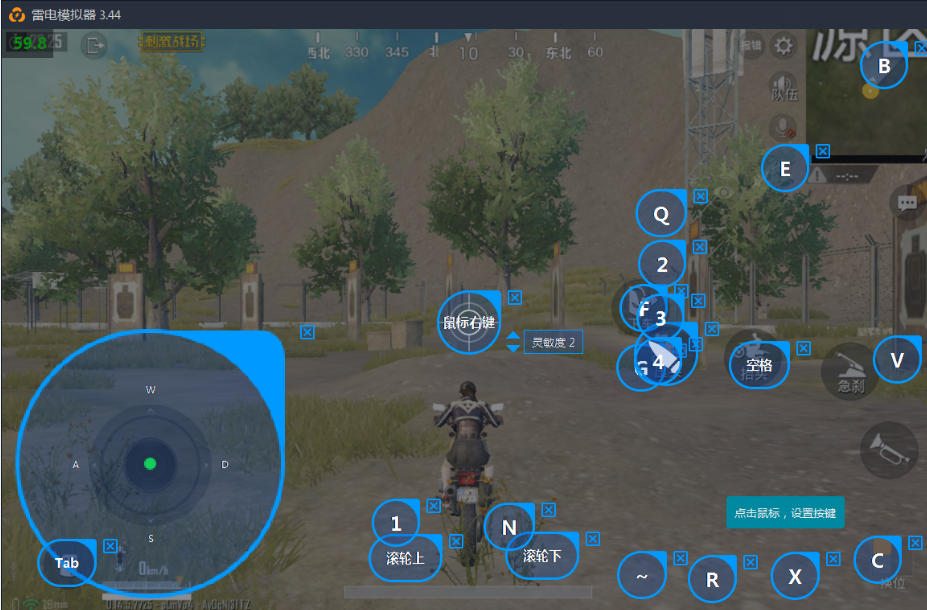Toggle the microphone icon
The image size is (927, 610).
[783, 127]
